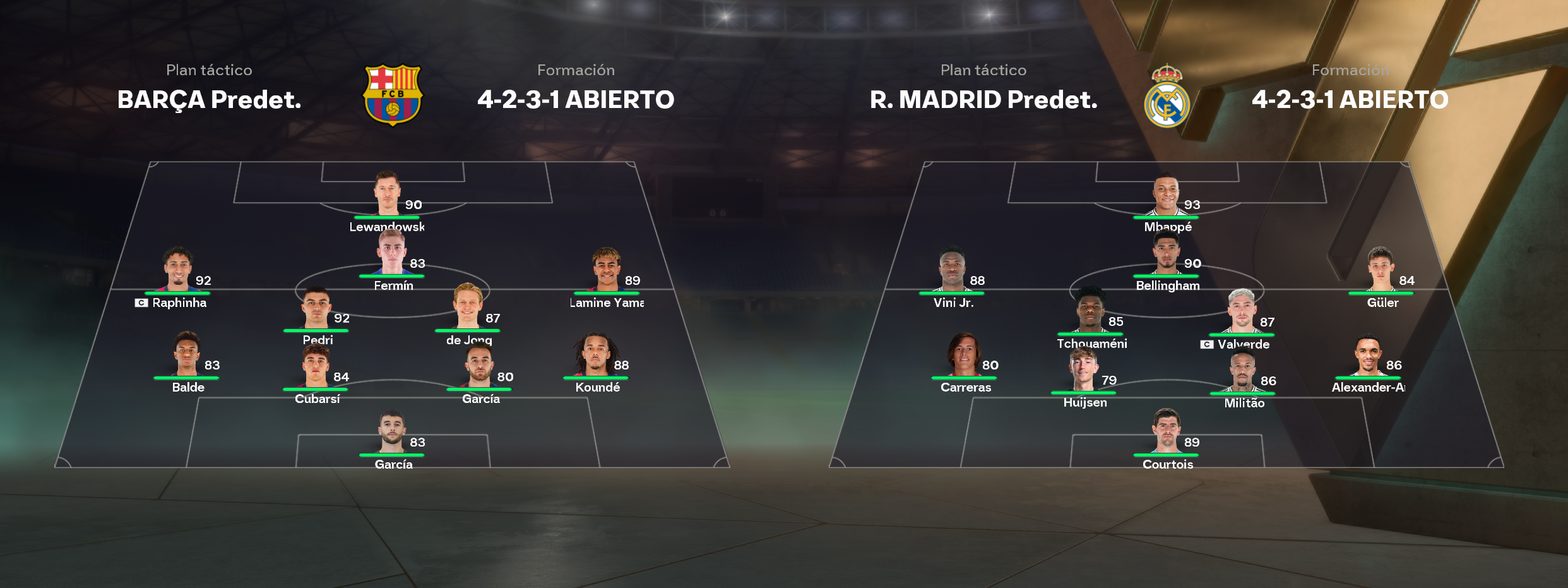The image size is (1568, 588).
Task: Click the FC Barcelona club crest
Action: [x=393, y=95]
